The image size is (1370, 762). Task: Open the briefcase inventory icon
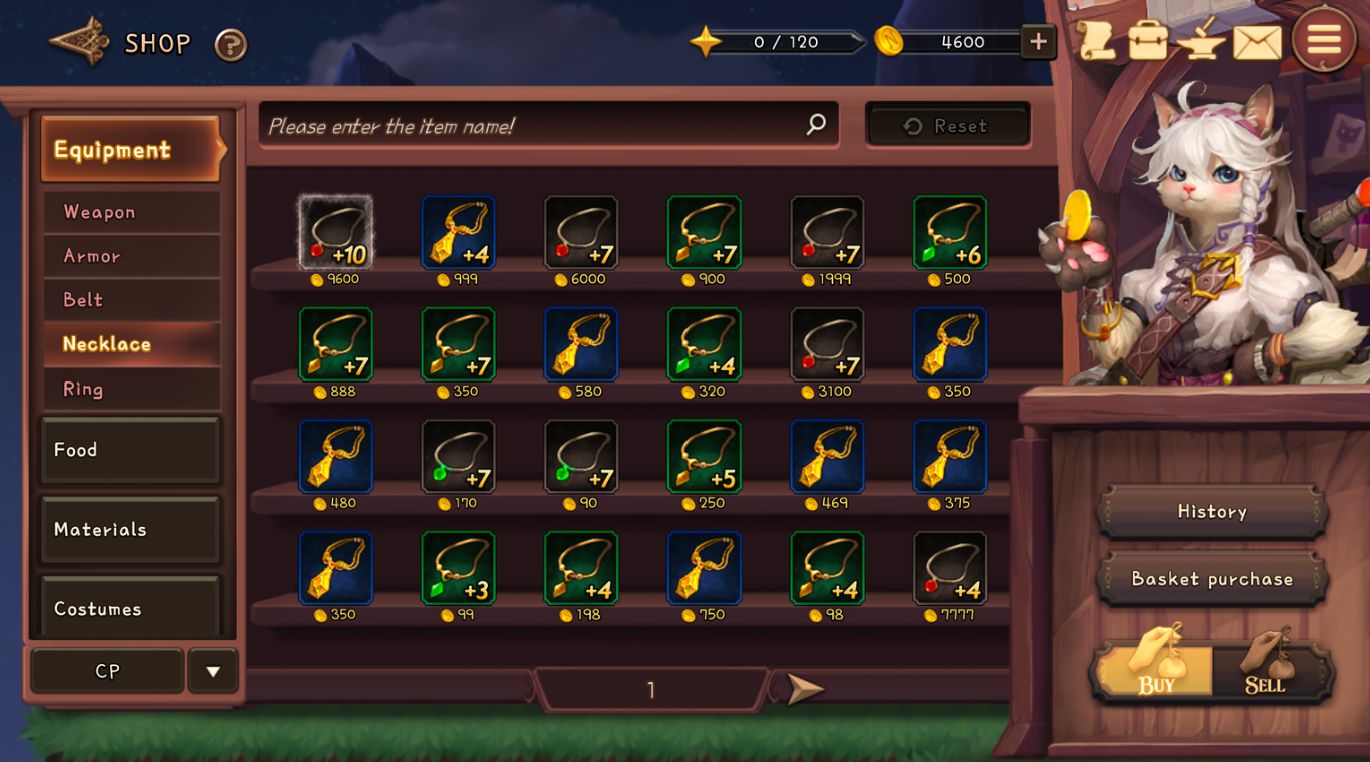[x=1148, y=42]
